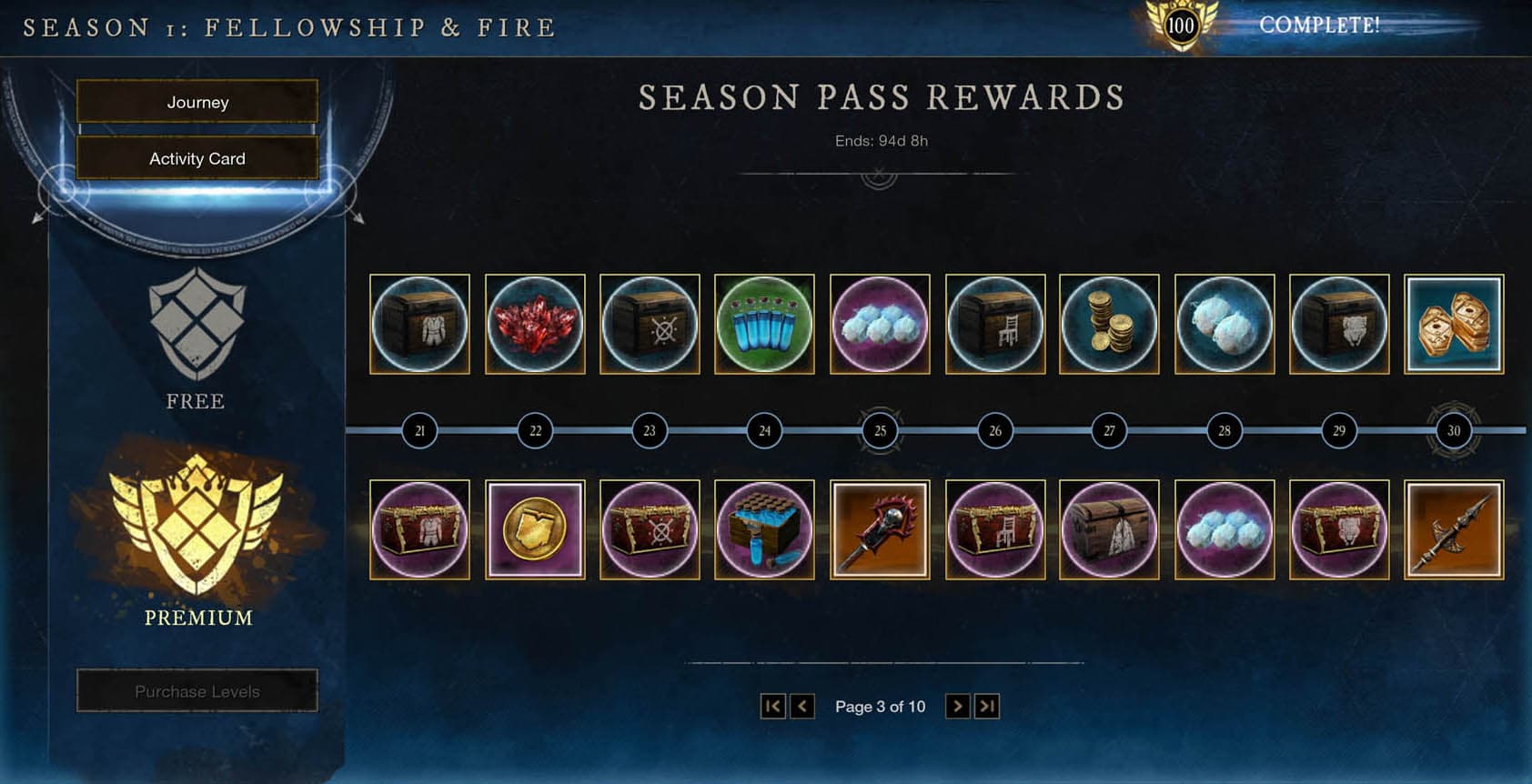Image resolution: width=1532 pixels, height=784 pixels.
Task: Open the furniture chest reward at level 26
Action: tap(994, 326)
